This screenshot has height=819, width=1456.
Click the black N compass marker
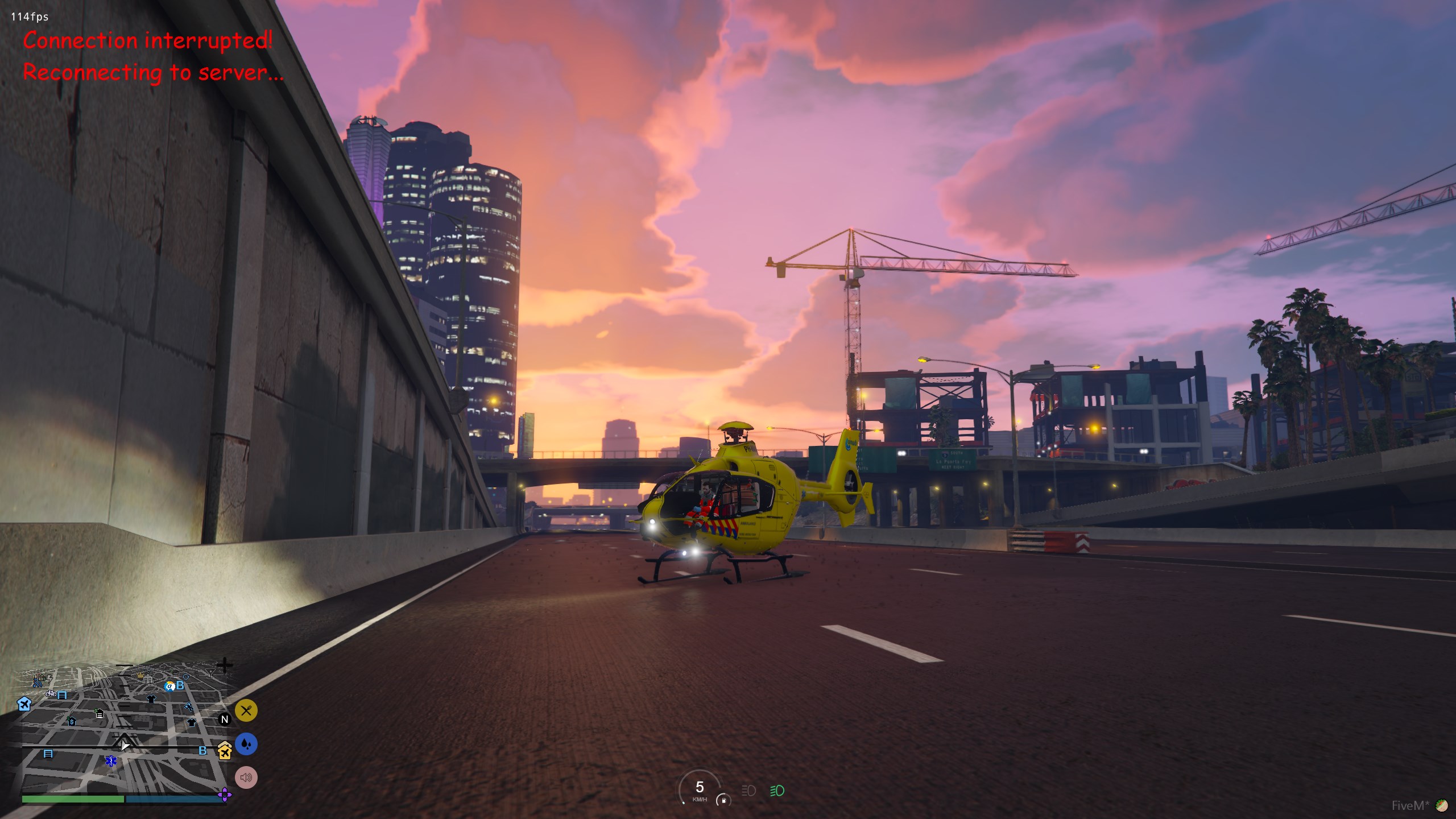[x=225, y=719]
